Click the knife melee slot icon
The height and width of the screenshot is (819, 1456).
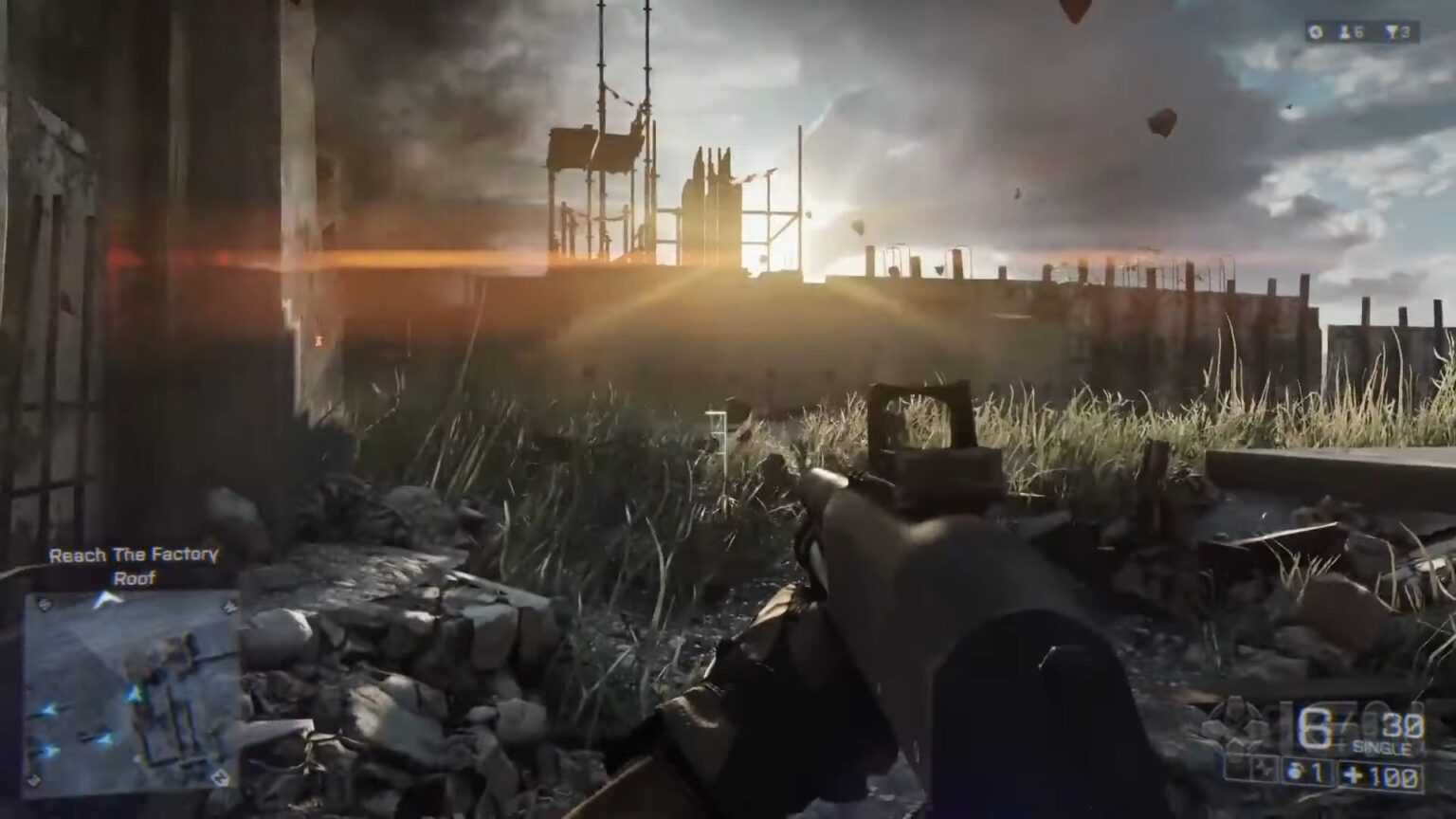tap(1264, 770)
